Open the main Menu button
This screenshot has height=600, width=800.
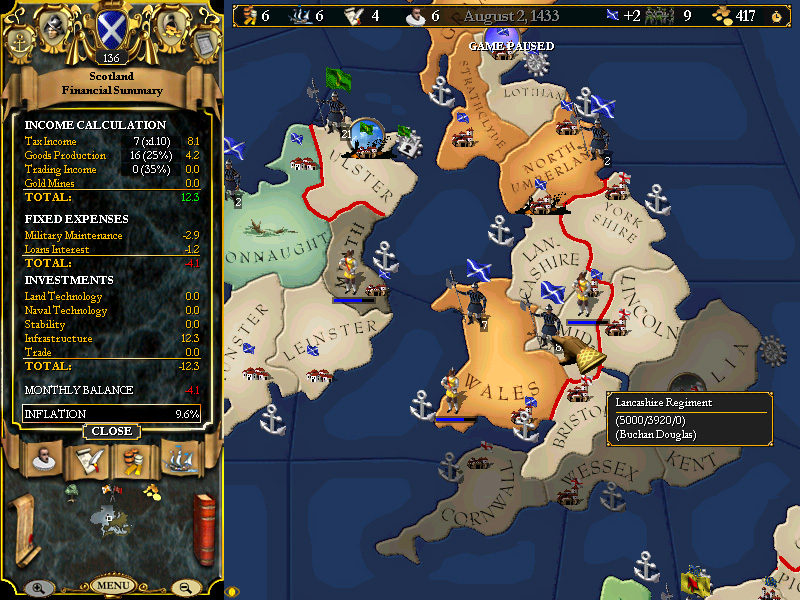113,585
